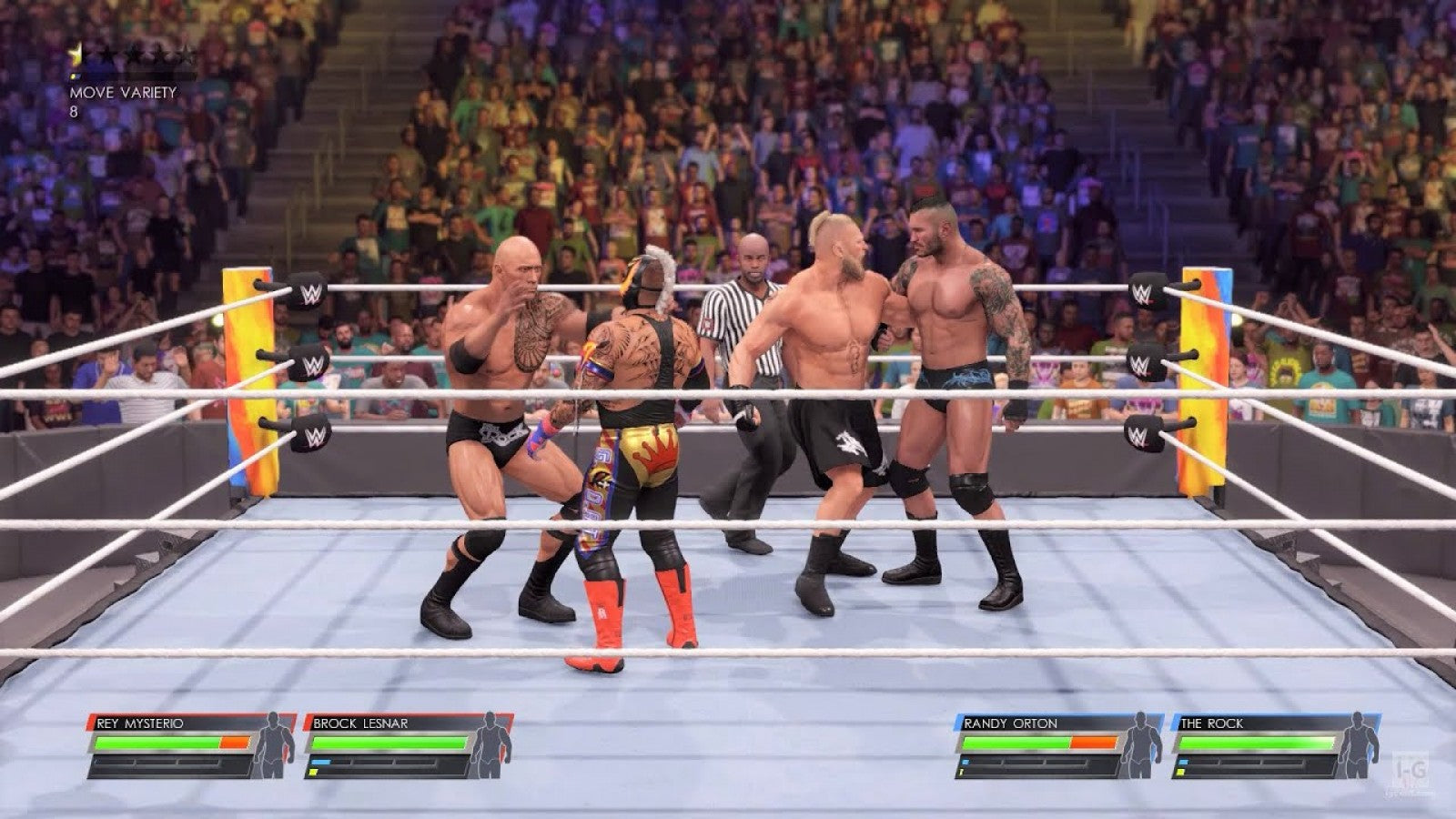Click Rey Mysterio's wrestler portrait silhouette
The image size is (1456, 819).
pos(272,746)
